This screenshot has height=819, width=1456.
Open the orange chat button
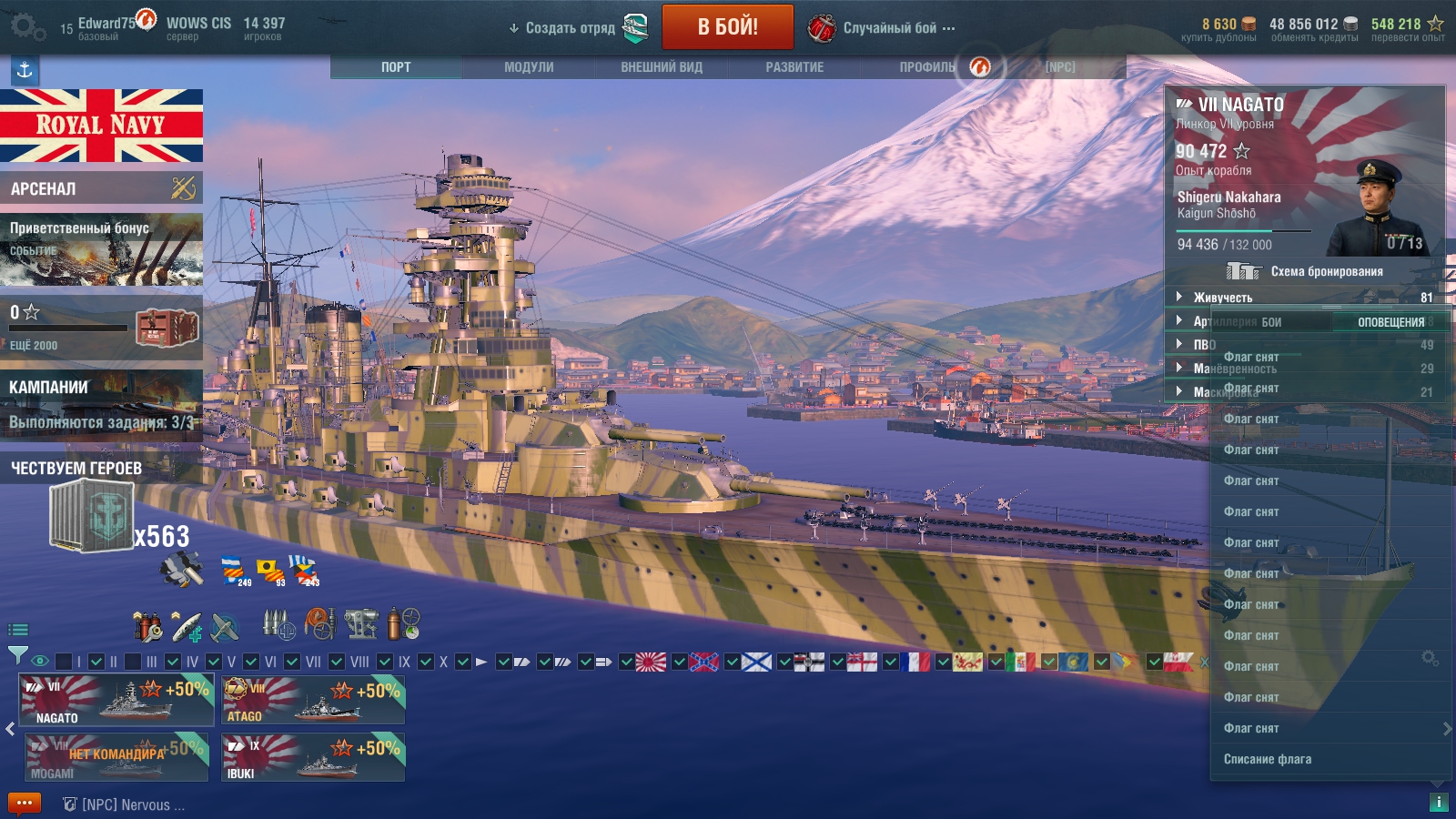pos(25,804)
